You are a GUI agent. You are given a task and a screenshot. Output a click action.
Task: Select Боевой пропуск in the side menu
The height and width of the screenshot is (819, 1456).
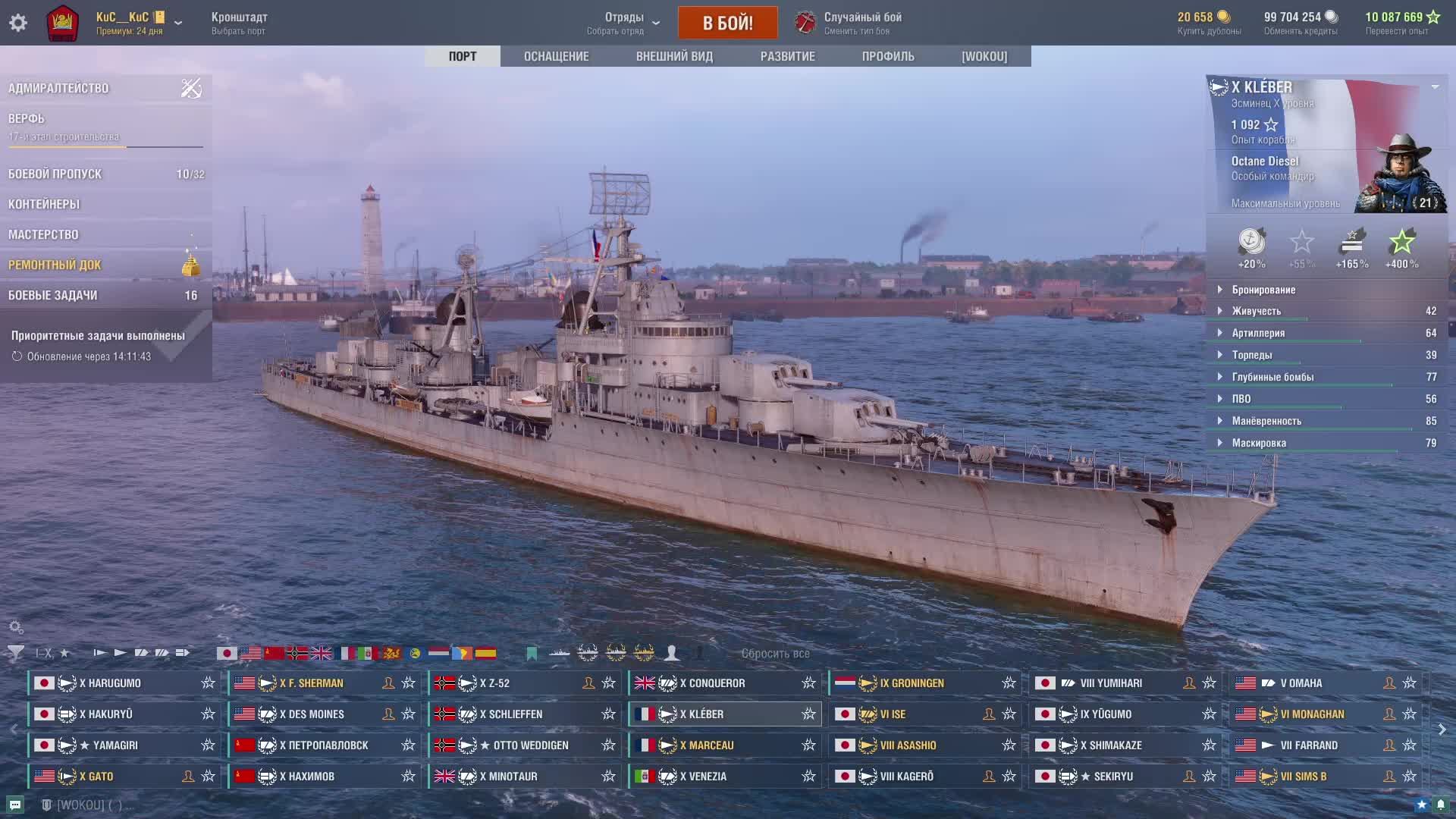pos(55,174)
